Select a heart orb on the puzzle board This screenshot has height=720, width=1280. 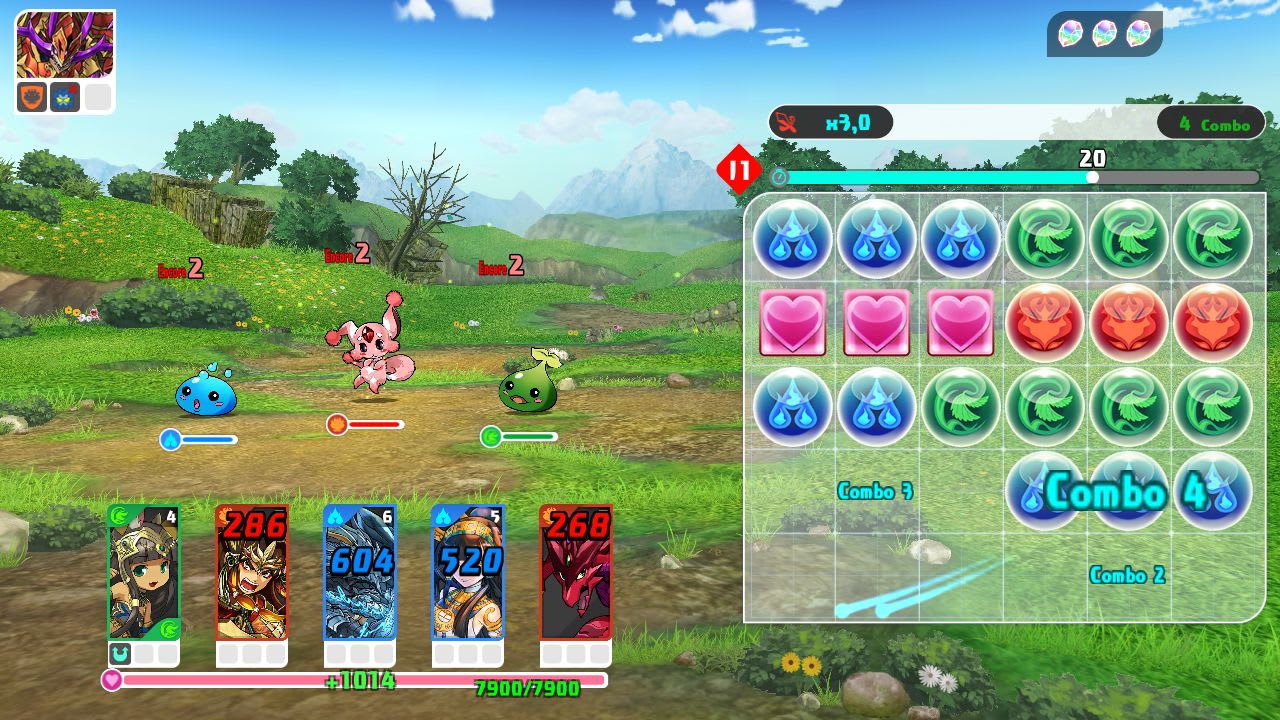876,324
